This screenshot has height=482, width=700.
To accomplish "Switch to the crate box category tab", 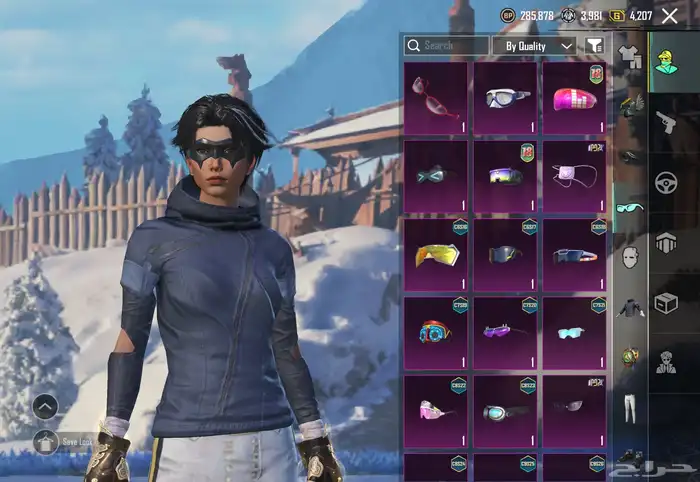I will pyautogui.click(x=664, y=302).
